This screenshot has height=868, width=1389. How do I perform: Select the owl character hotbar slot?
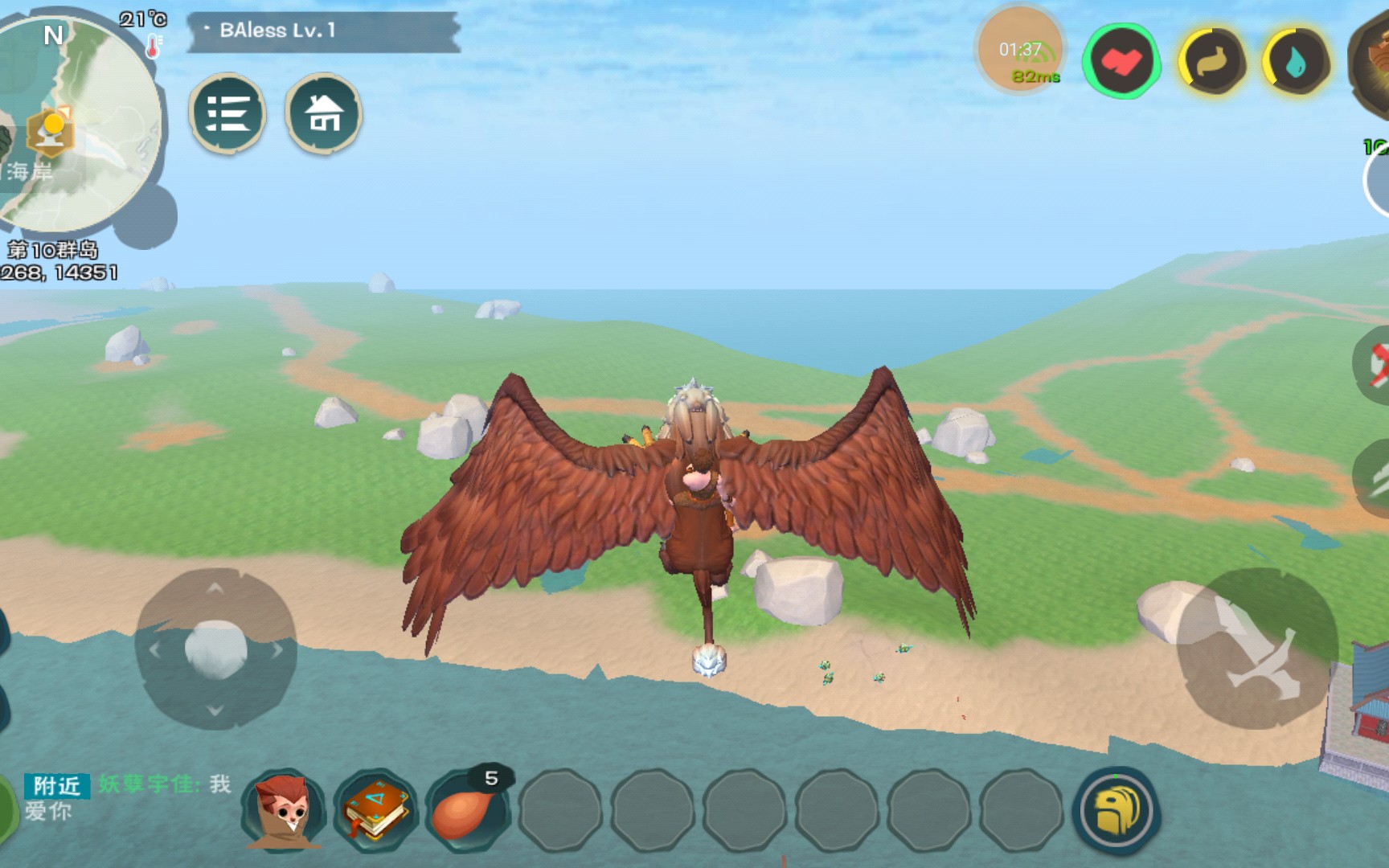pos(285,809)
